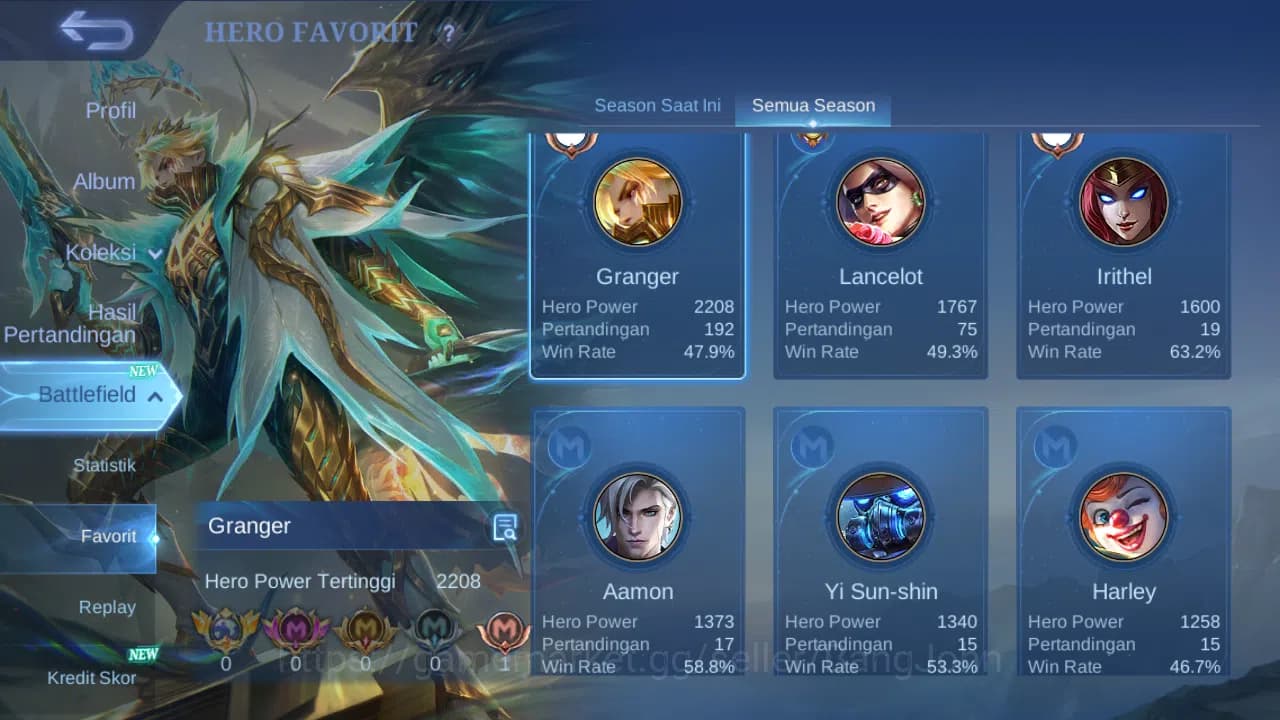
Task: Go to the Replay section
Action: point(107,607)
